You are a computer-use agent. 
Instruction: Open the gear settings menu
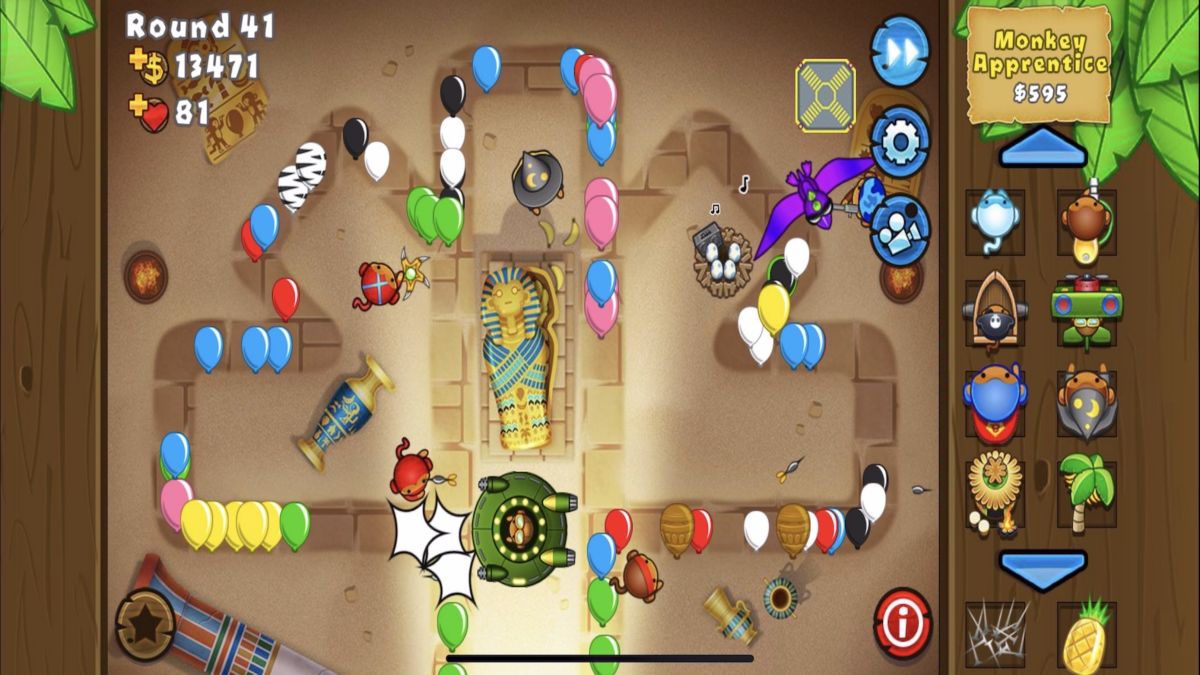[899, 143]
